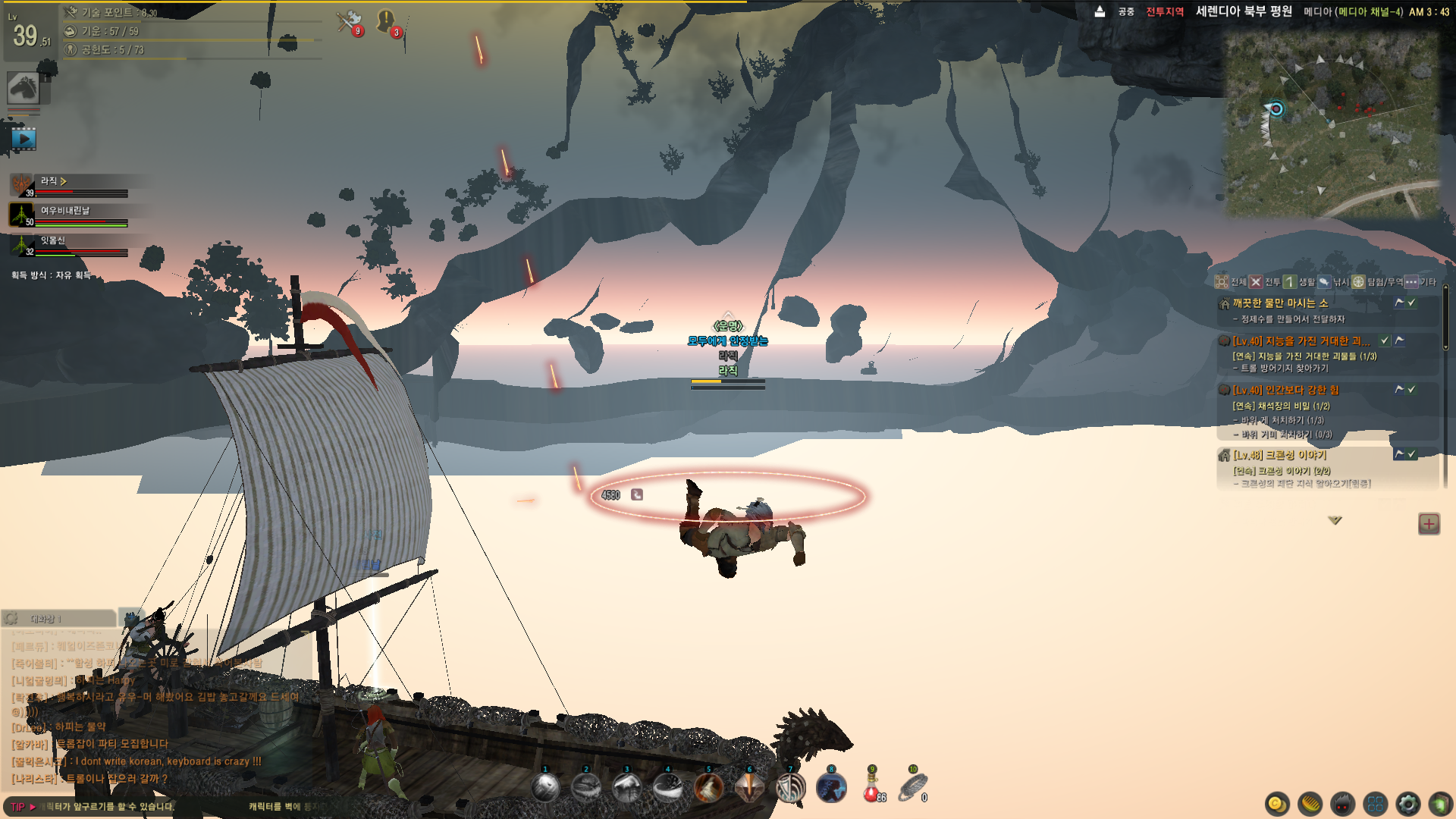Viewport: 1456px width, 819px height.
Task: Open the gold coin shop icon
Action: click(1277, 804)
